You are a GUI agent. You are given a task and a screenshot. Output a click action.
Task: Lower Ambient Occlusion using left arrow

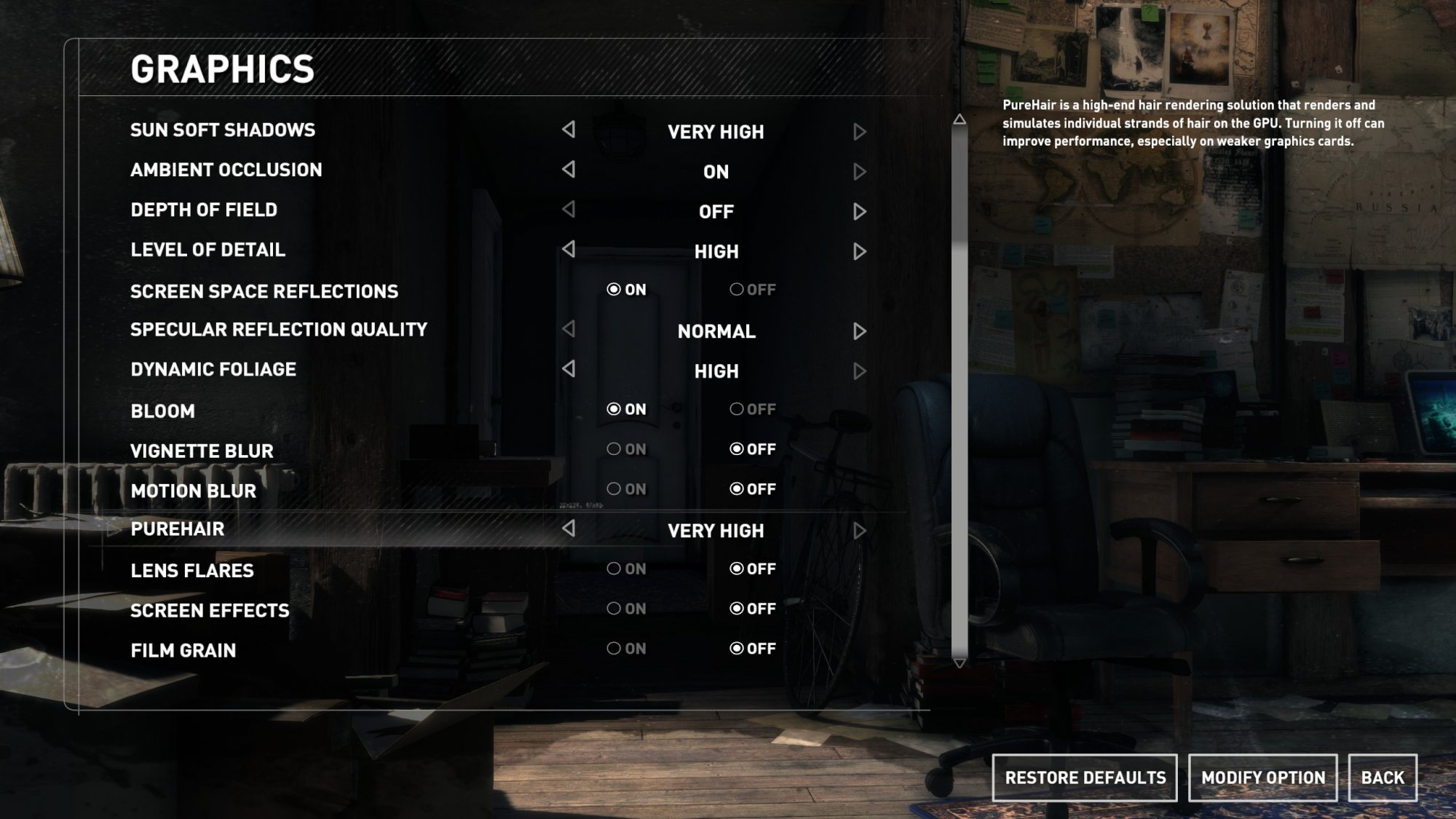pyautogui.click(x=569, y=170)
